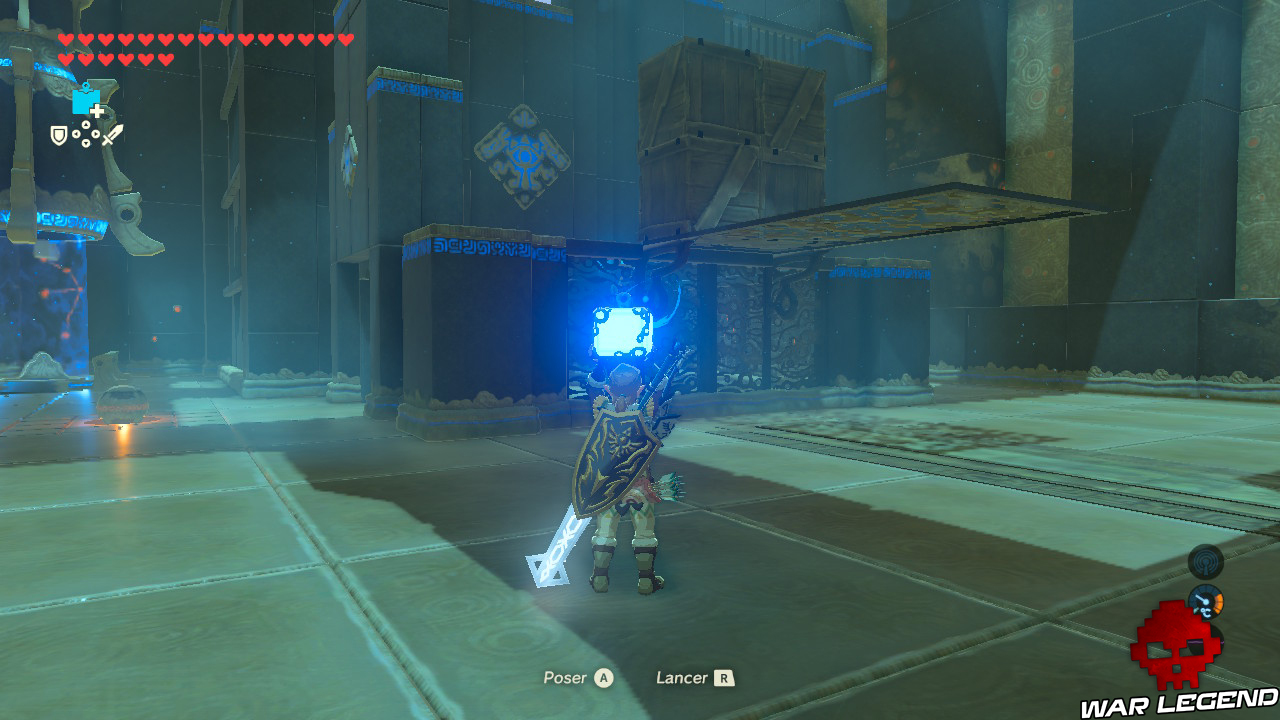This screenshot has width=1280, height=720.
Task: Click the sword indicator icon
Action: [112, 134]
